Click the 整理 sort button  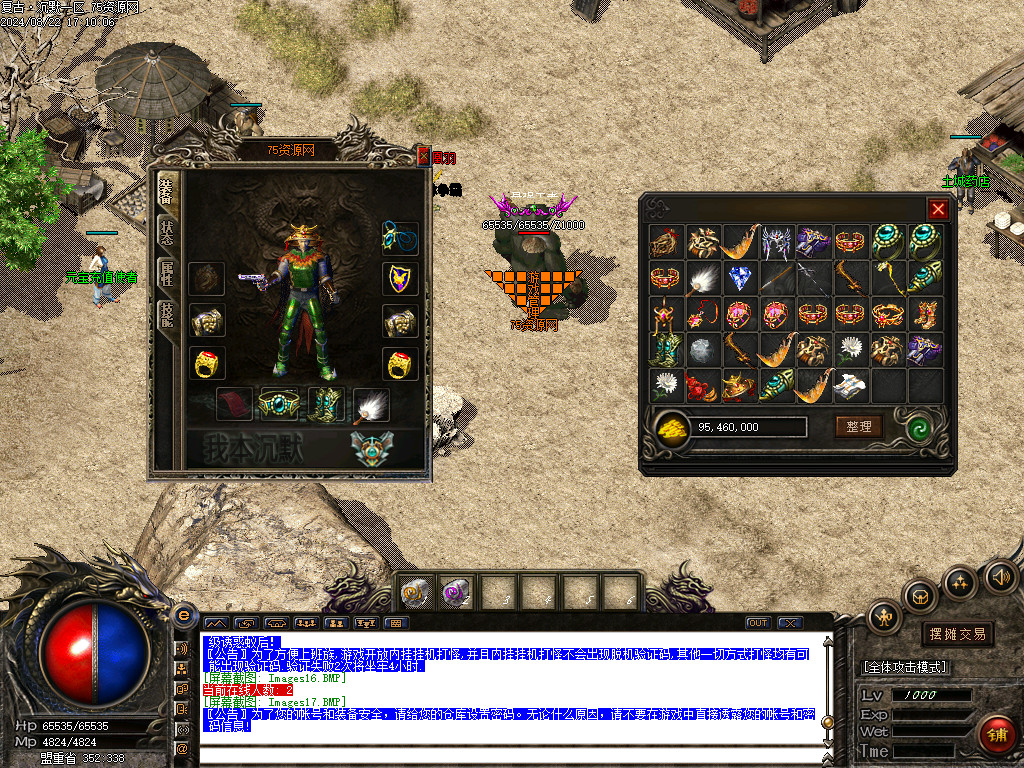pyautogui.click(x=859, y=426)
